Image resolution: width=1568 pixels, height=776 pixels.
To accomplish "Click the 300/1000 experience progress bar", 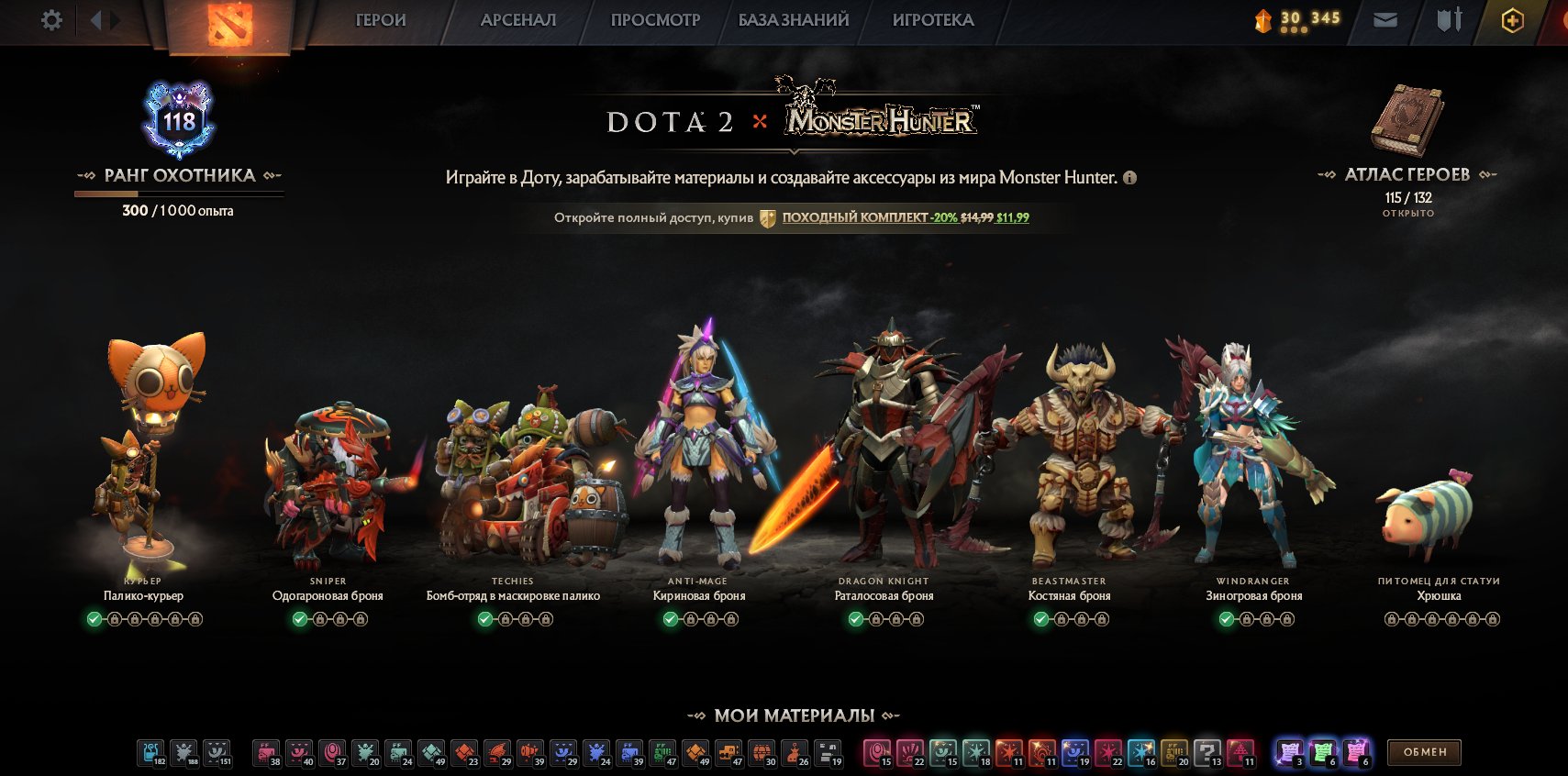I will (x=179, y=194).
